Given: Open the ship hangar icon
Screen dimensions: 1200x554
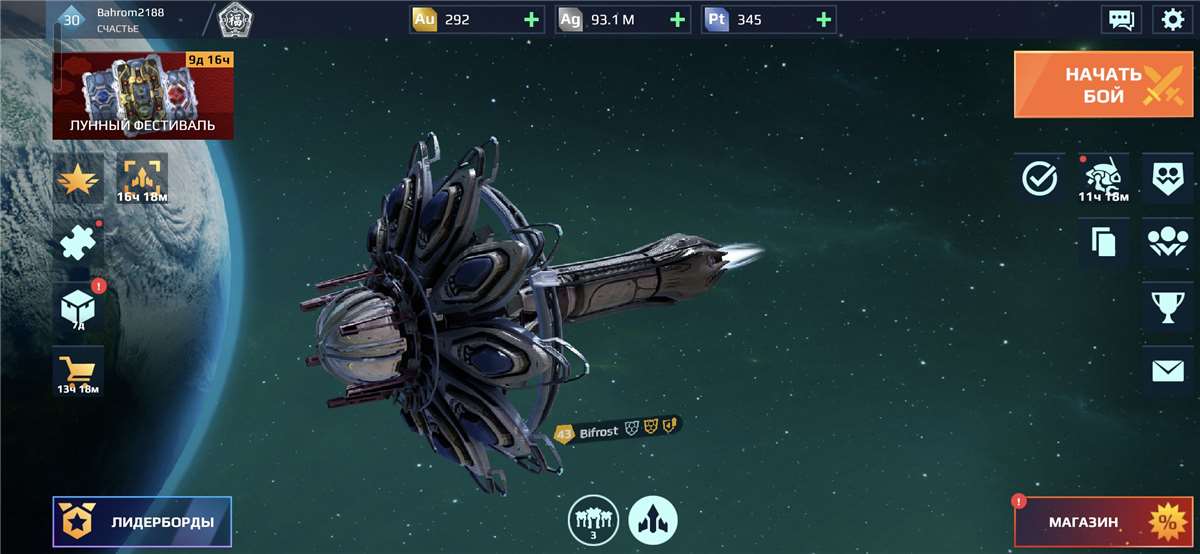Looking at the screenshot, I should coord(653,521).
